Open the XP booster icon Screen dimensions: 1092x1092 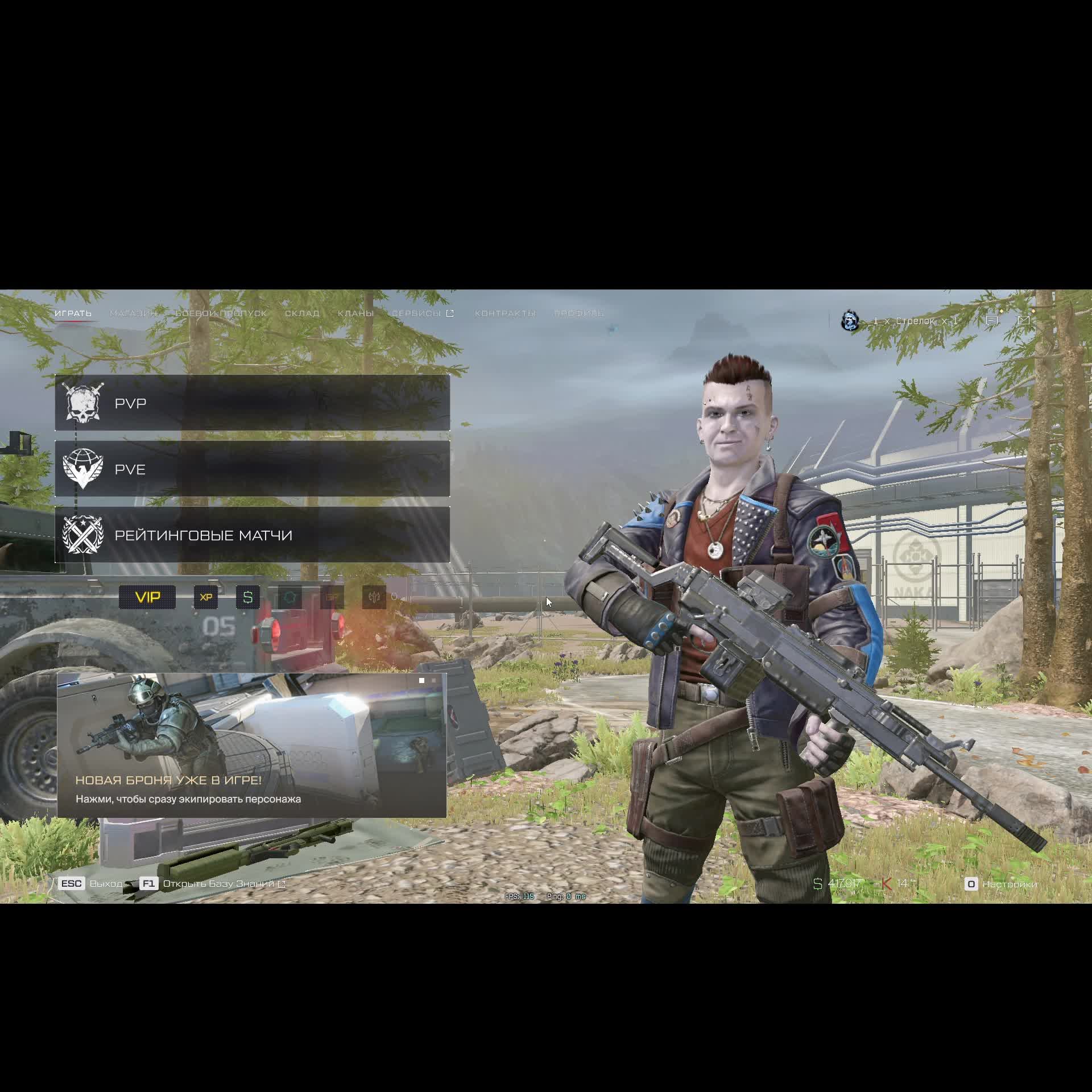(x=206, y=597)
